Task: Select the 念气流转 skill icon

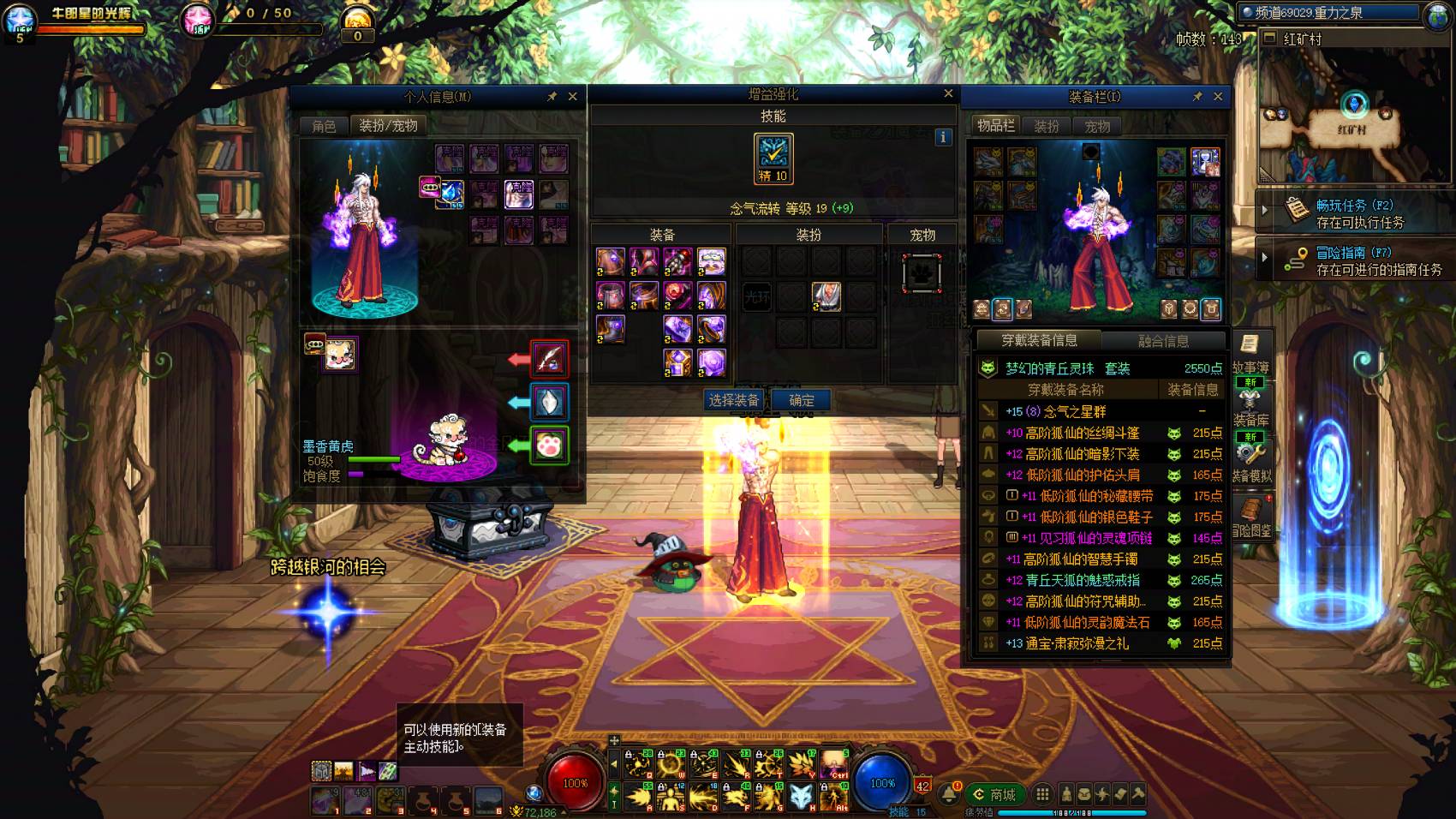Action: click(x=773, y=158)
